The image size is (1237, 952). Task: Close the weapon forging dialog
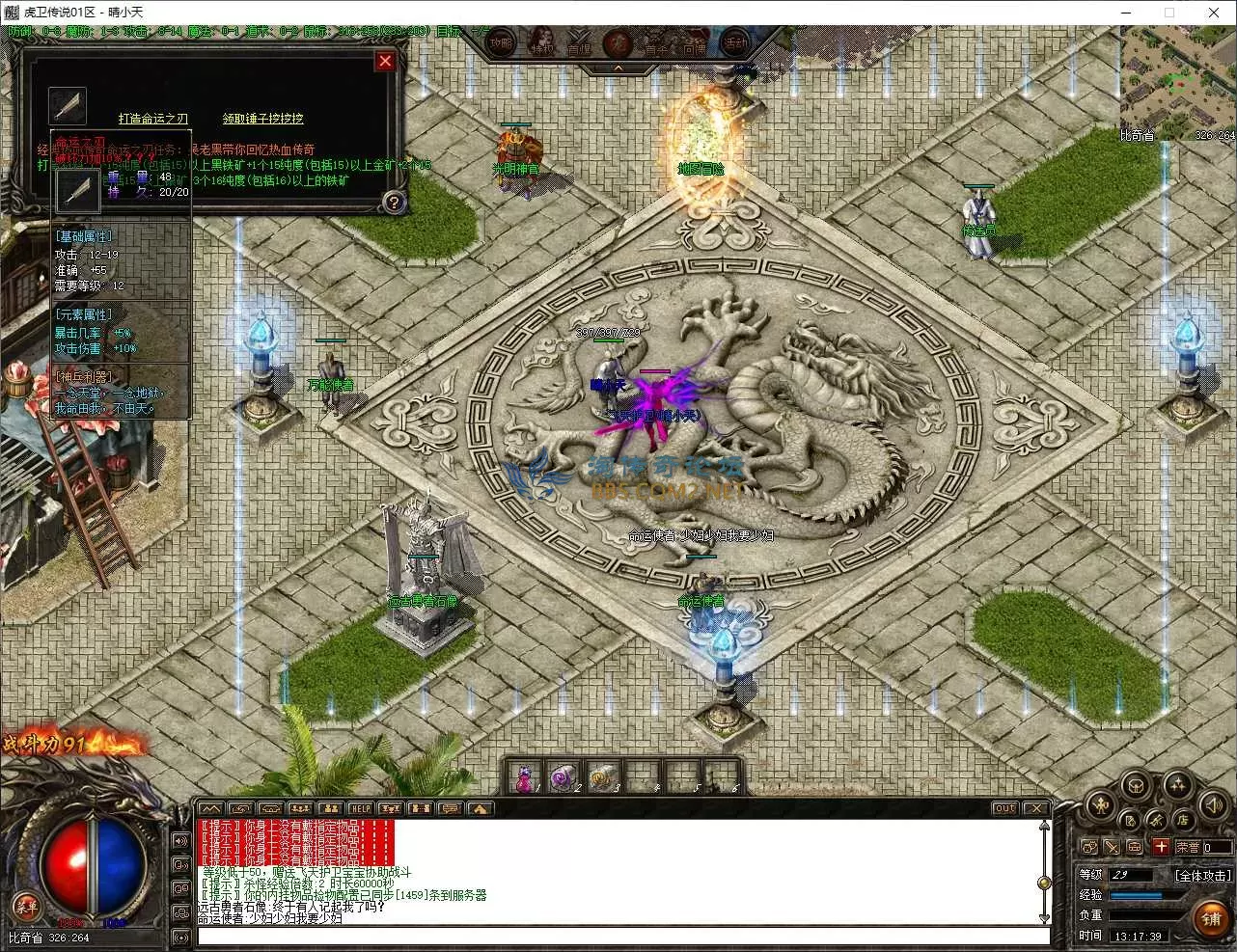tap(385, 62)
